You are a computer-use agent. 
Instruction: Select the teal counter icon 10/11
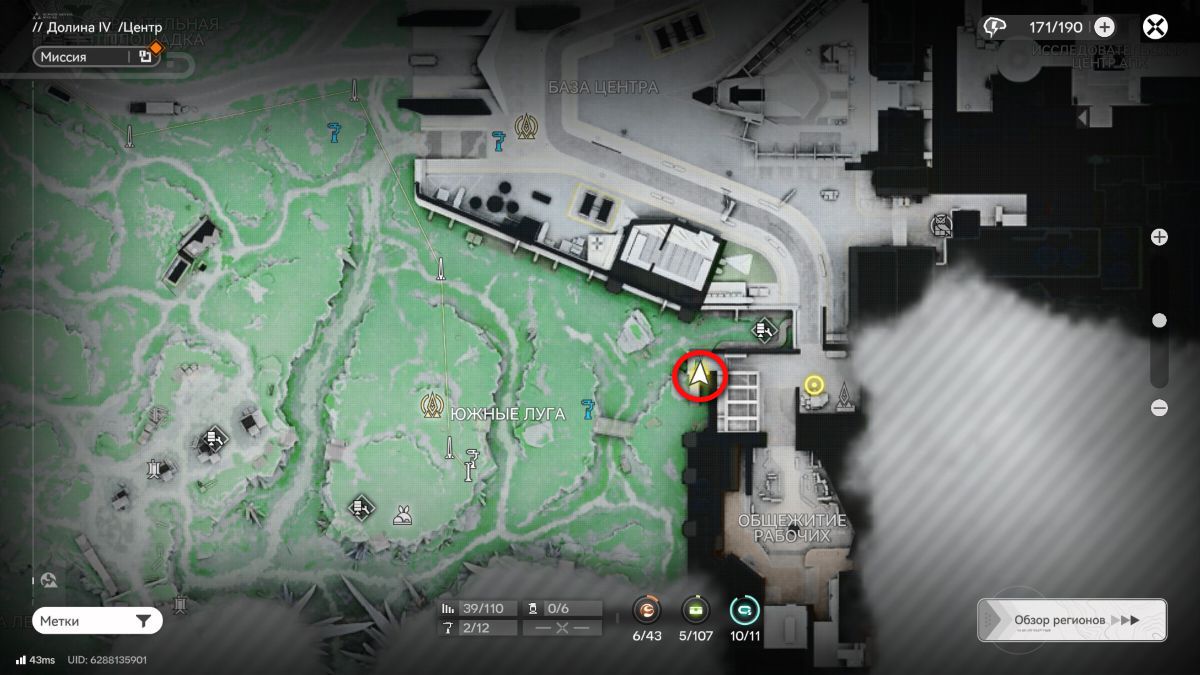(x=744, y=610)
